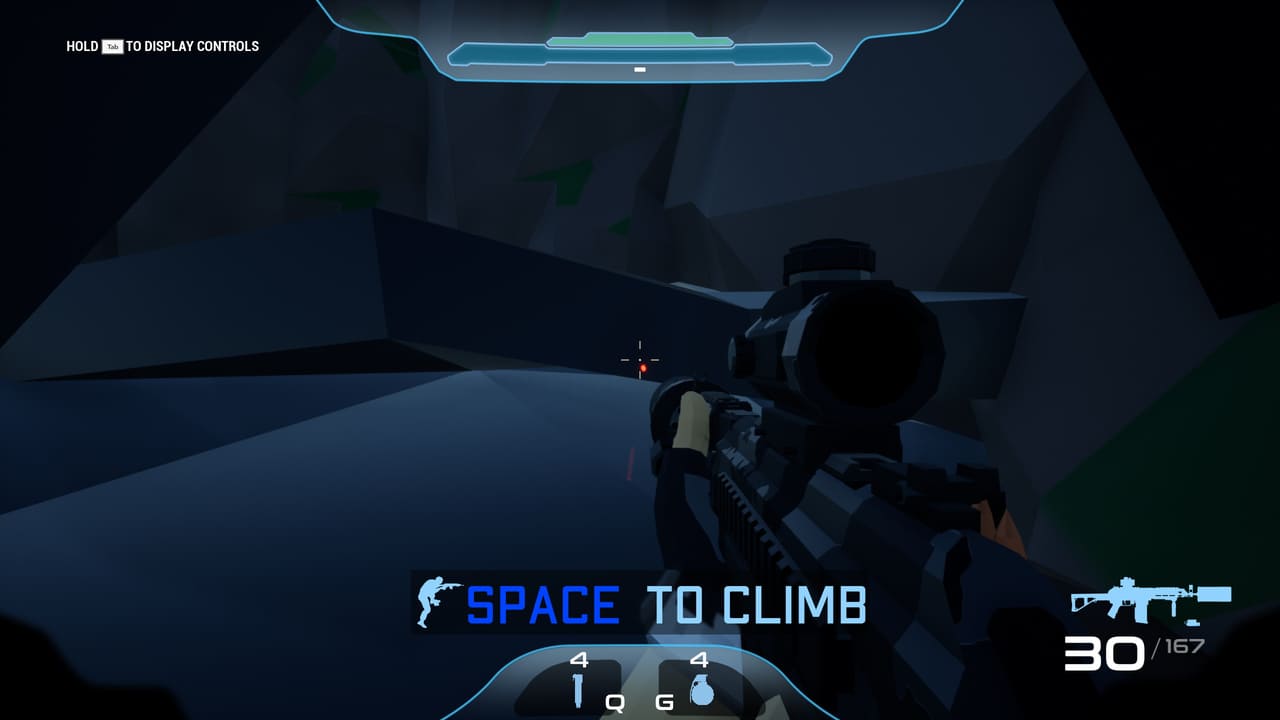Viewport: 1280px width, 720px height.
Task: Click the SPACE keybind label
Action: point(544,601)
